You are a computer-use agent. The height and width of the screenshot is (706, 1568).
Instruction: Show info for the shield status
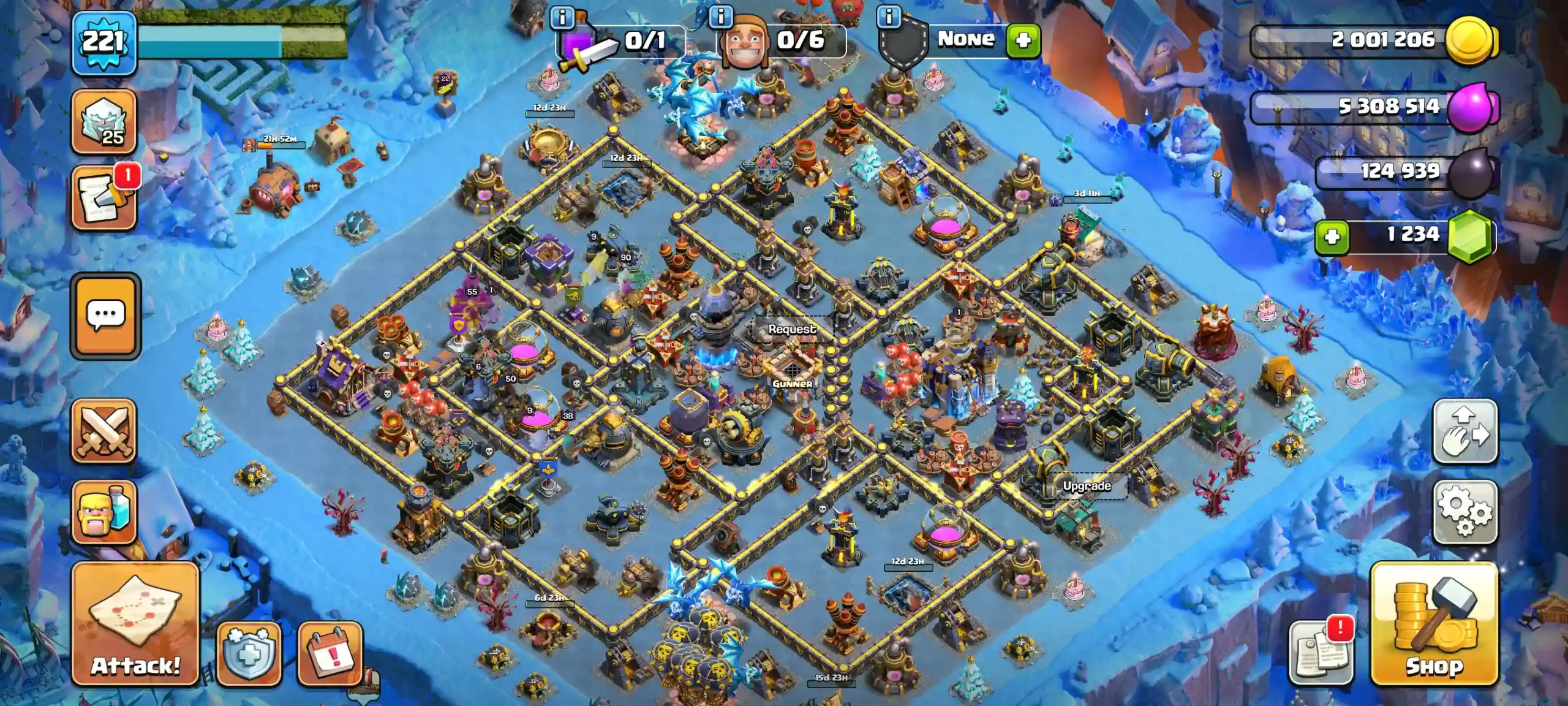pyautogui.click(x=889, y=17)
